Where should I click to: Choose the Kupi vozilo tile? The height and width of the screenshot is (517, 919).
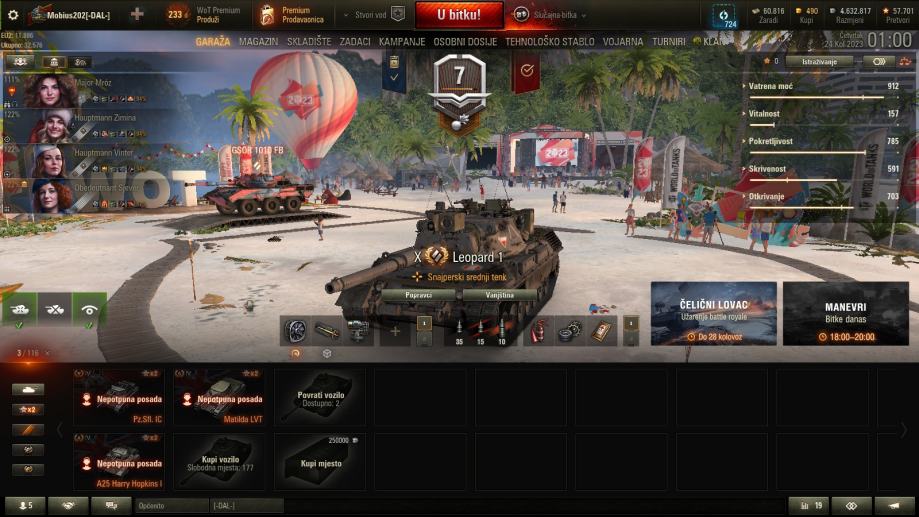(219, 461)
